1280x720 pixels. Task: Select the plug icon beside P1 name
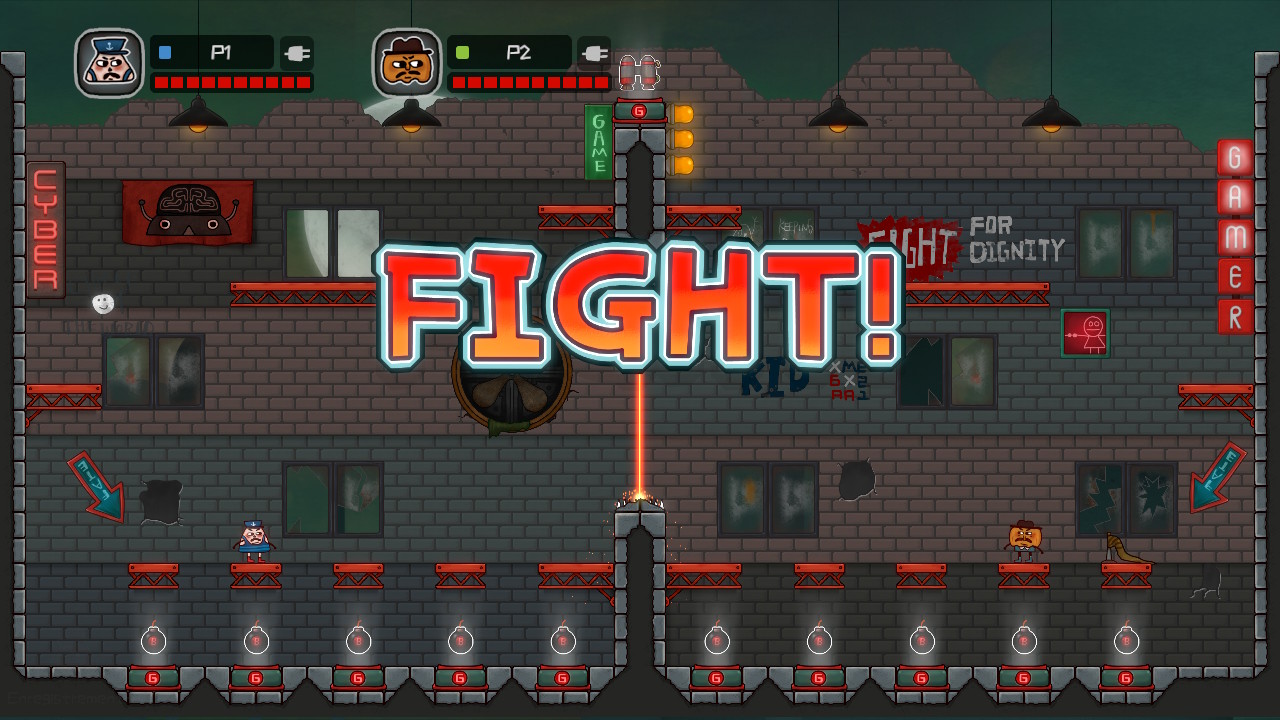click(x=296, y=53)
